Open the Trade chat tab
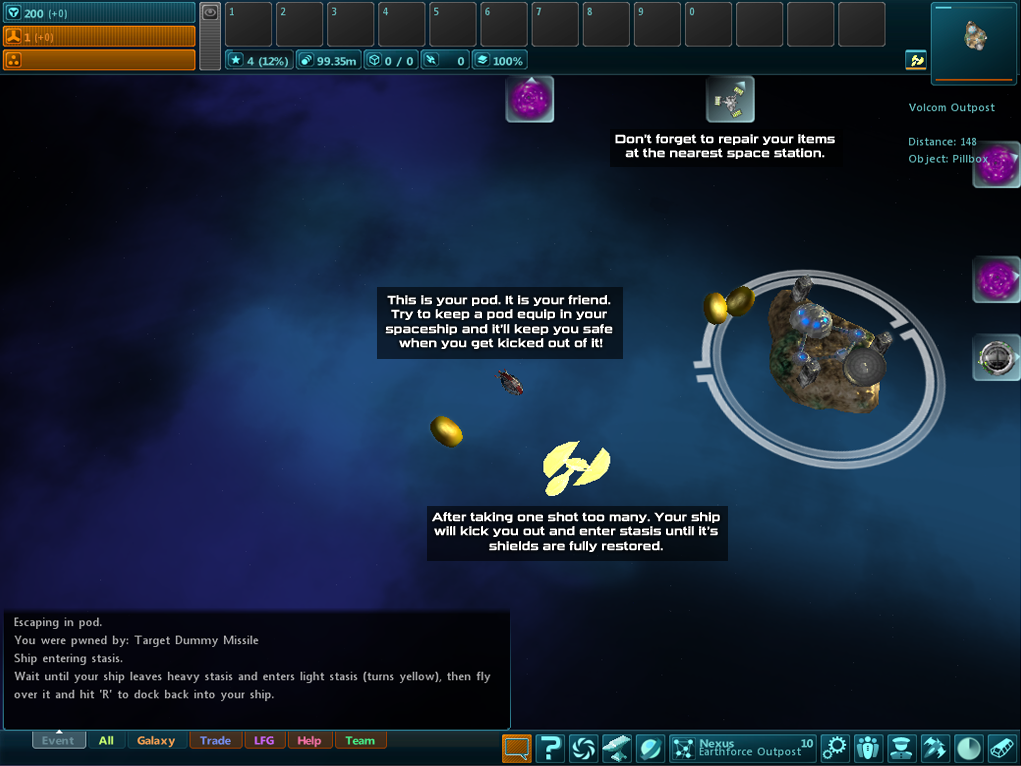This screenshot has width=1021, height=766. coord(215,741)
